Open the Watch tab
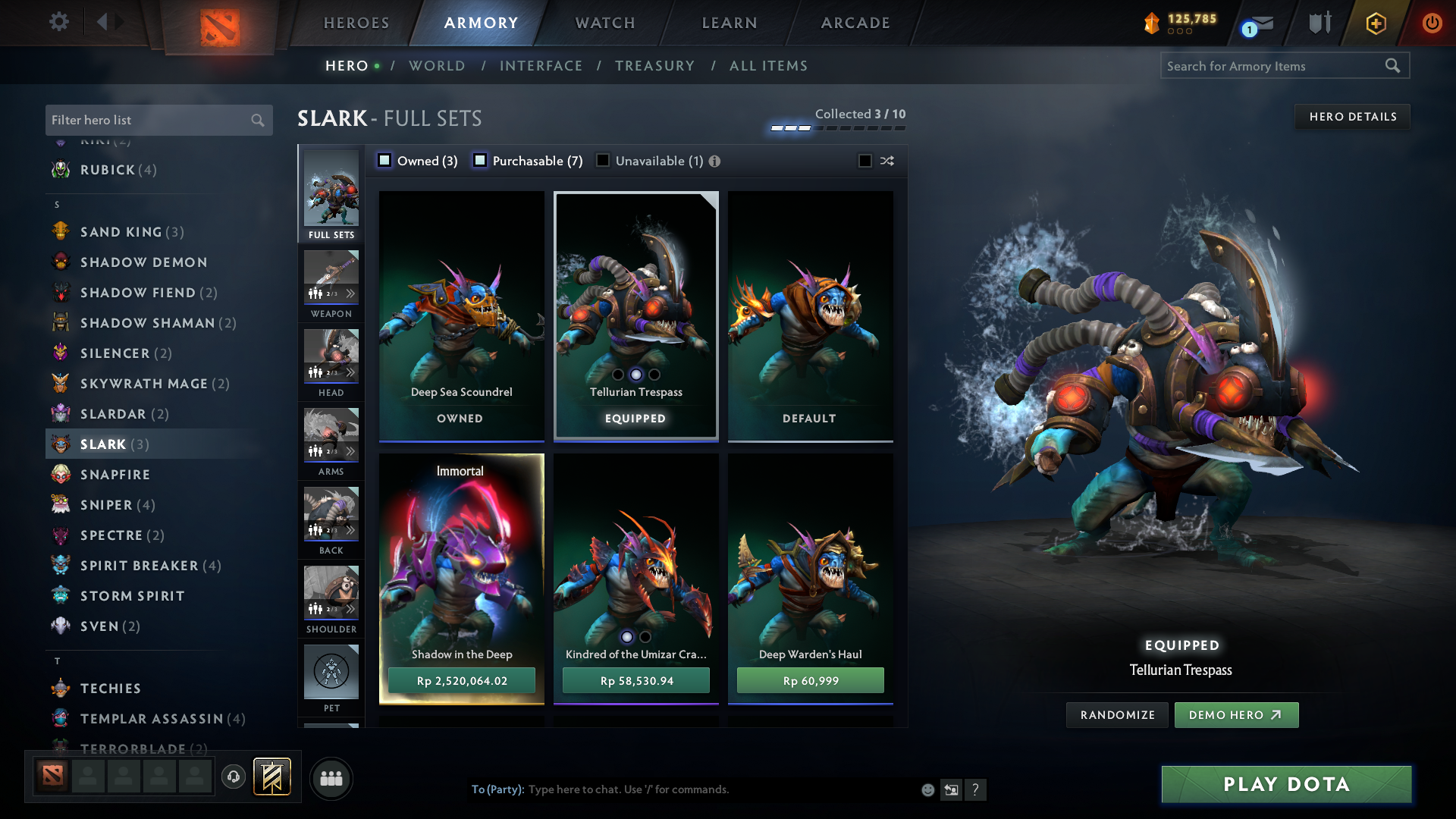The width and height of the screenshot is (1456, 819). click(604, 23)
